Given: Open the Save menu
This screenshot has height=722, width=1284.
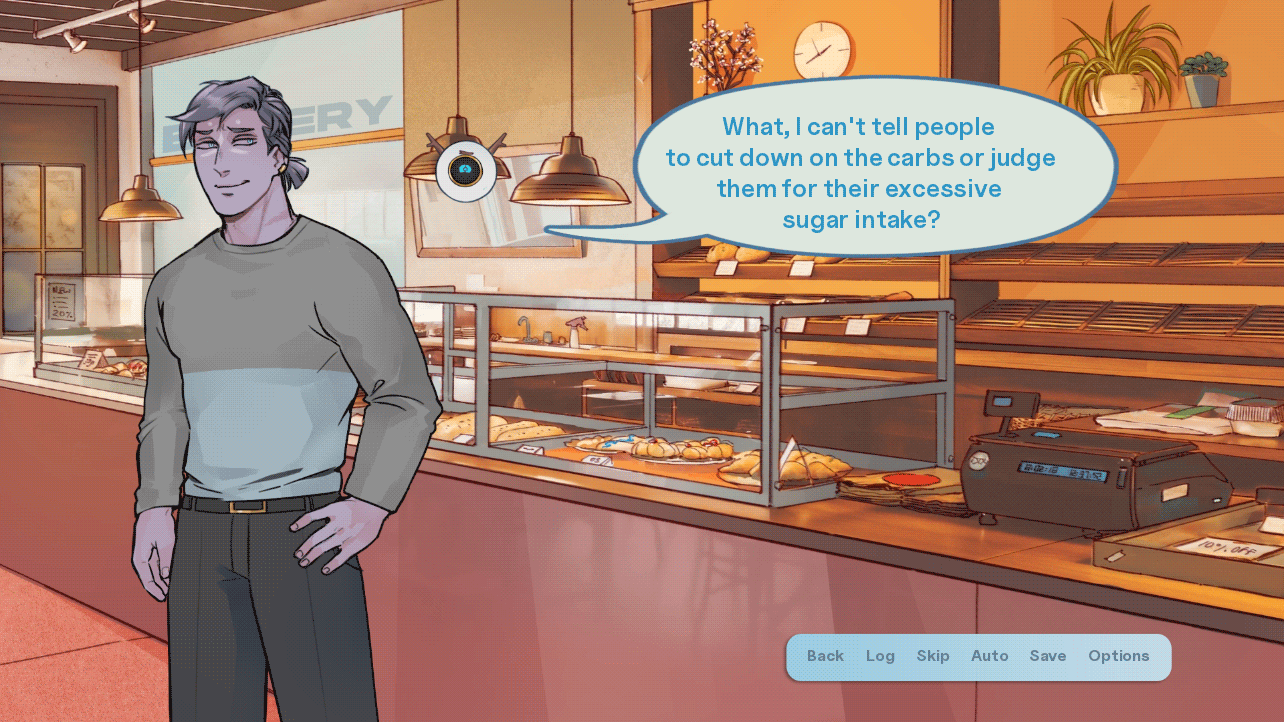Looking at the screenshot, I should [1048, 656].
